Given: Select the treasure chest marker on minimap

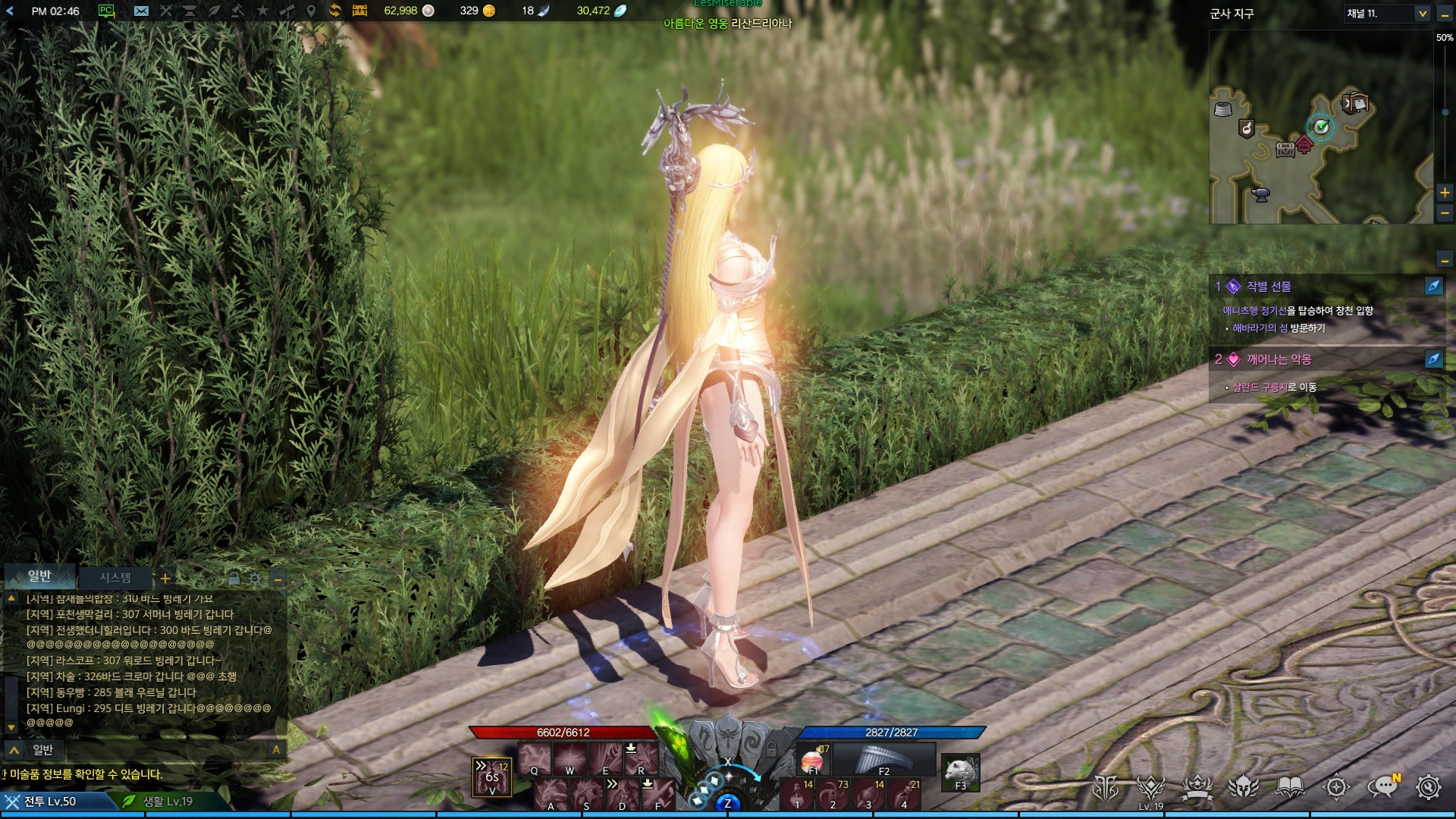Looking at the screenshot, I should [1285, 149].
